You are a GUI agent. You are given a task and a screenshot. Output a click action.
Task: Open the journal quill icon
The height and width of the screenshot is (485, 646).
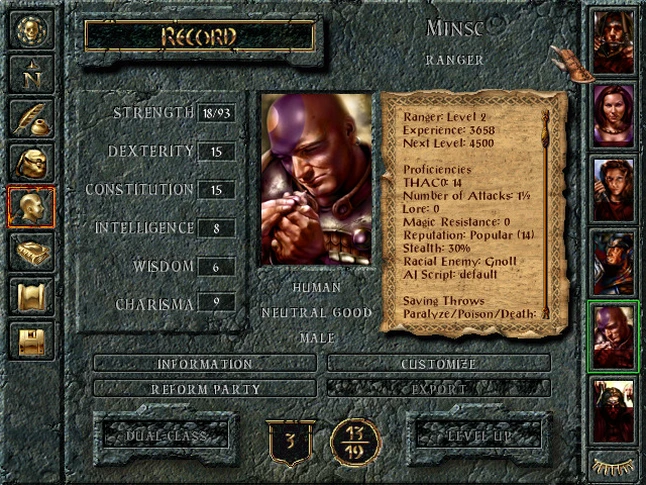[x=32, y=118]
